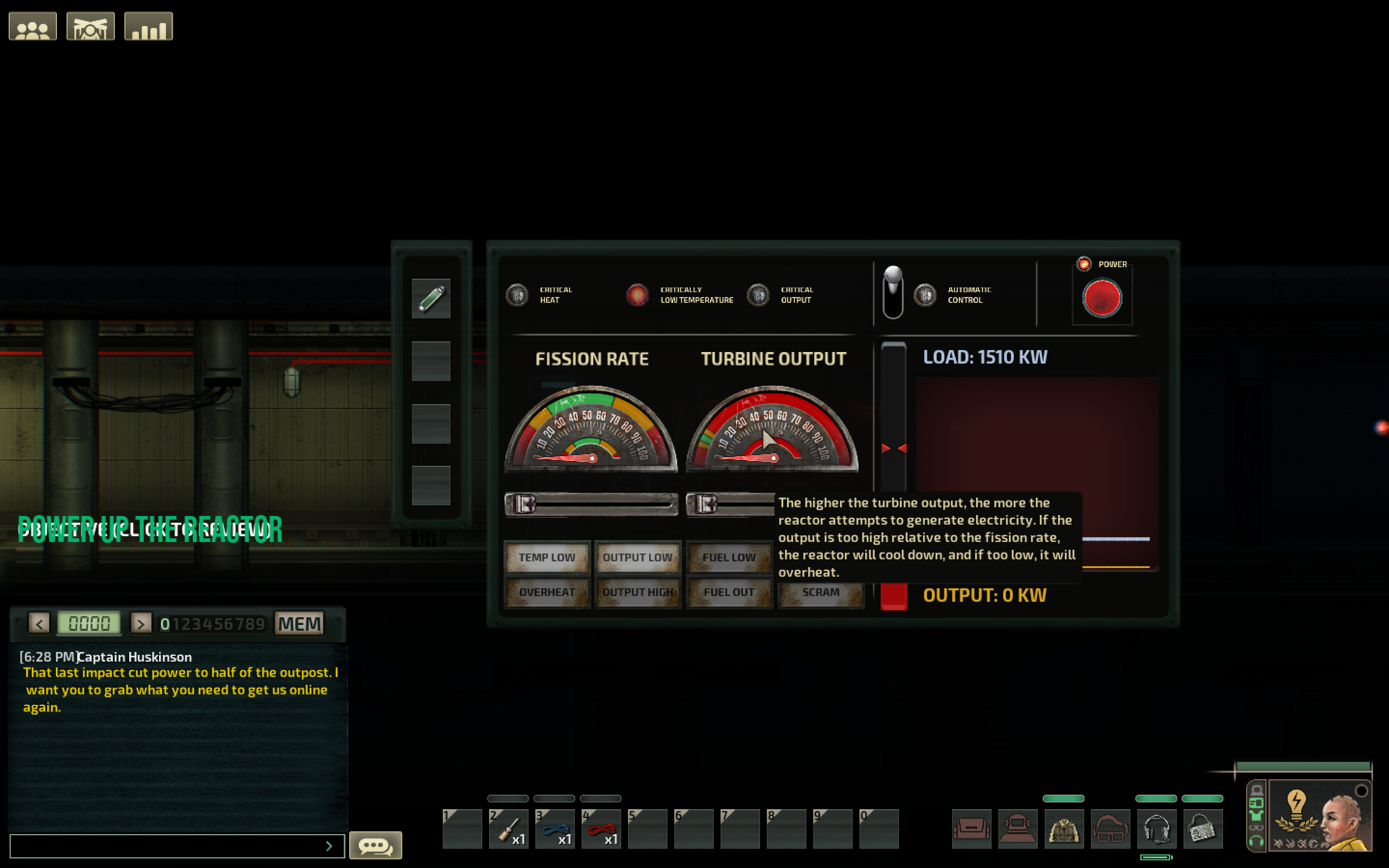1389x868 pixels.
Task: Click the right arrow beside the keypad display
Action: pyautogui.click(x=141, y=624)
